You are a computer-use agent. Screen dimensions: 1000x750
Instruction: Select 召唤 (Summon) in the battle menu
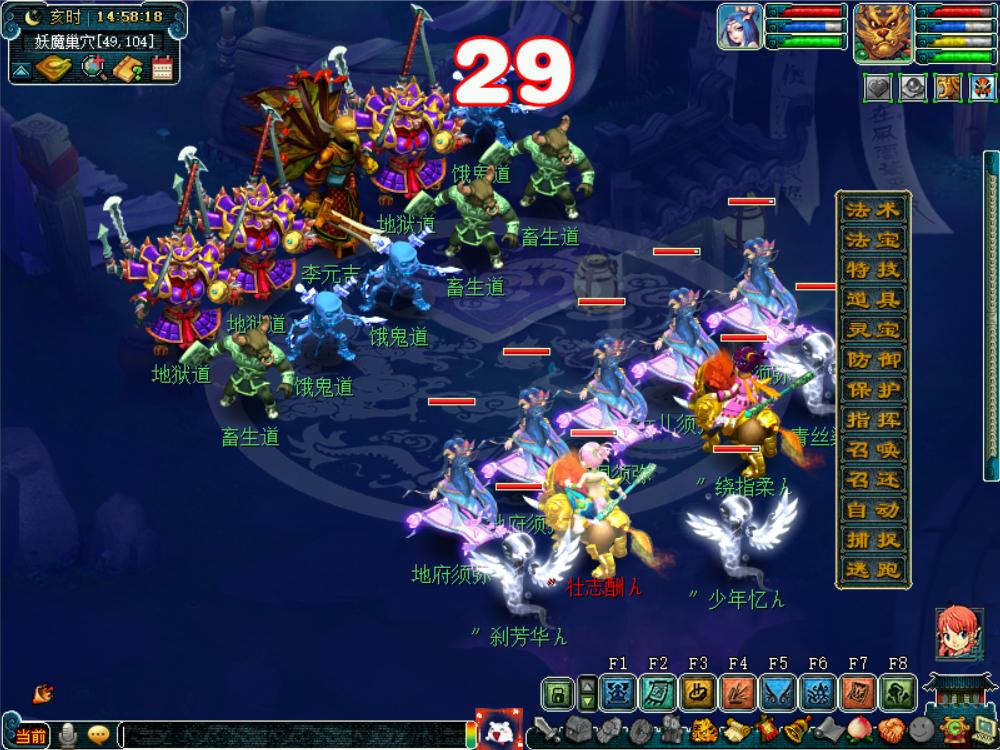[x=873, y=449]
